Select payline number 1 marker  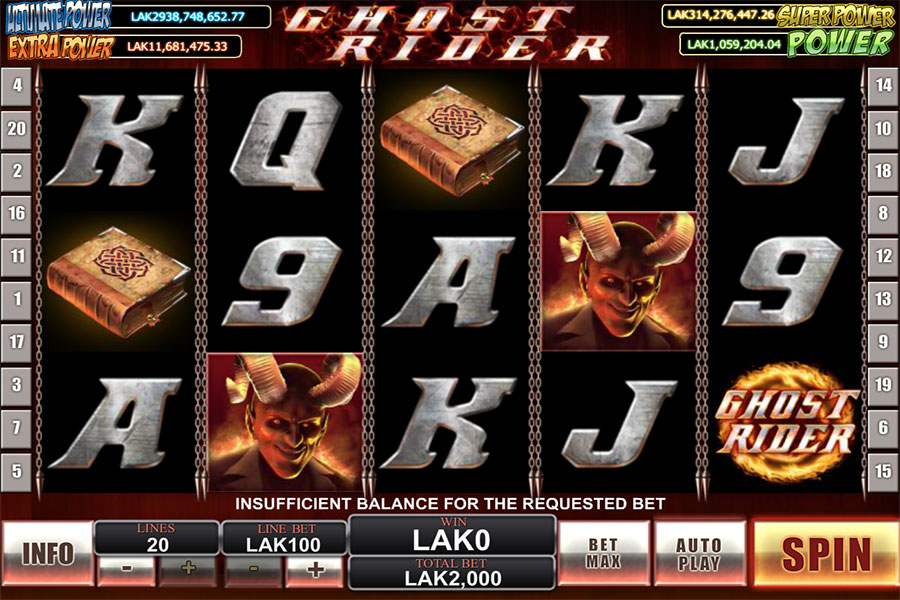pyautogui.click(x=17, y=299)
